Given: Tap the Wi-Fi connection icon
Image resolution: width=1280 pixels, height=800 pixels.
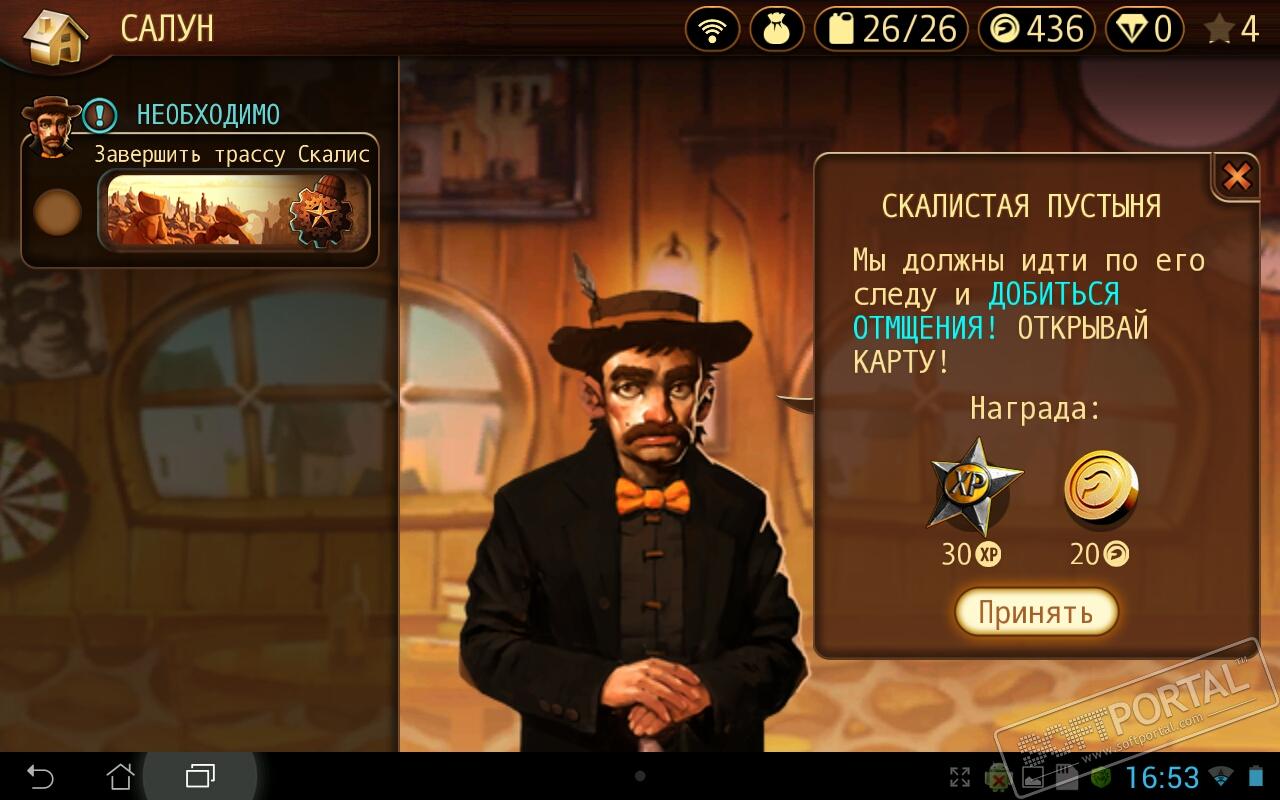Looking at the screenshot, I should coord(712,29).
